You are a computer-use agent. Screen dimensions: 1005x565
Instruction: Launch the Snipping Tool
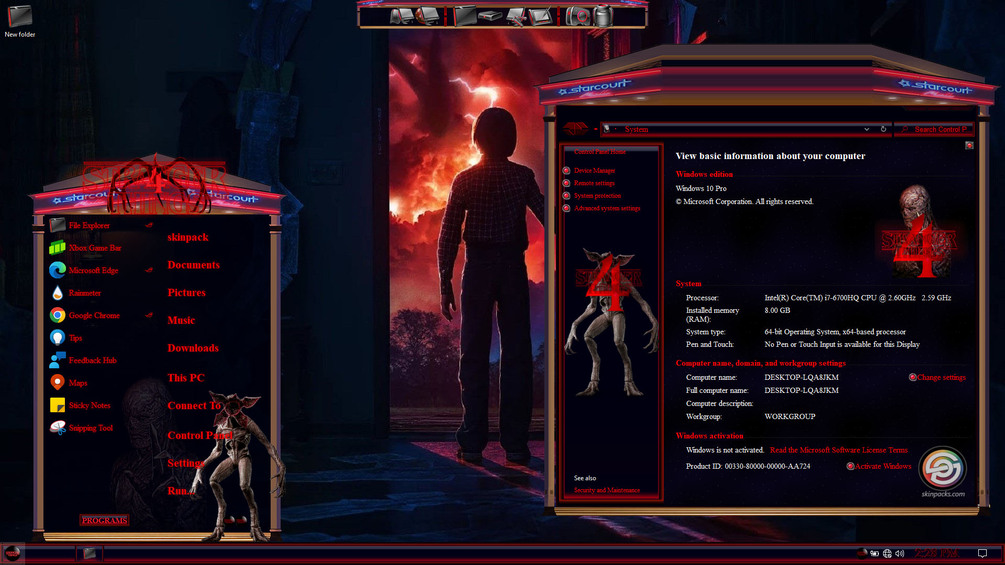(x=90, y=428)
